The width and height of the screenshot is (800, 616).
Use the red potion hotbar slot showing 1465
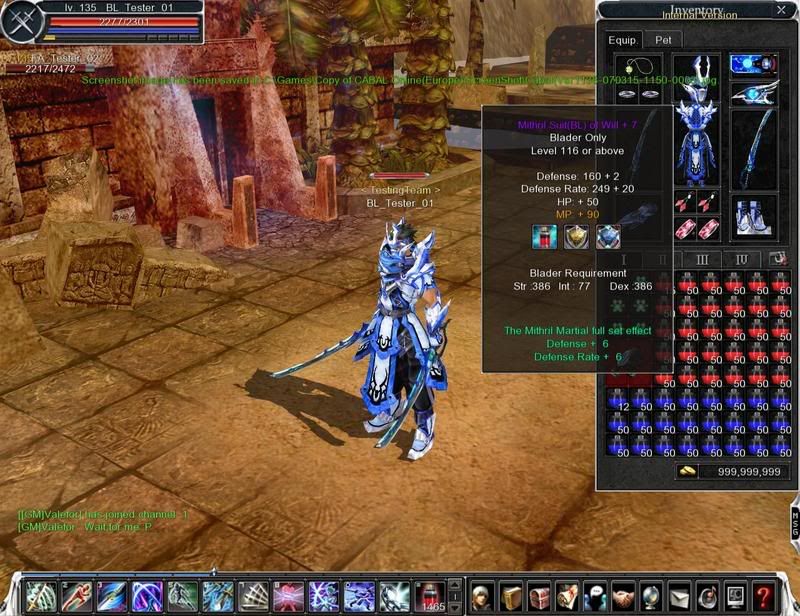429,595
